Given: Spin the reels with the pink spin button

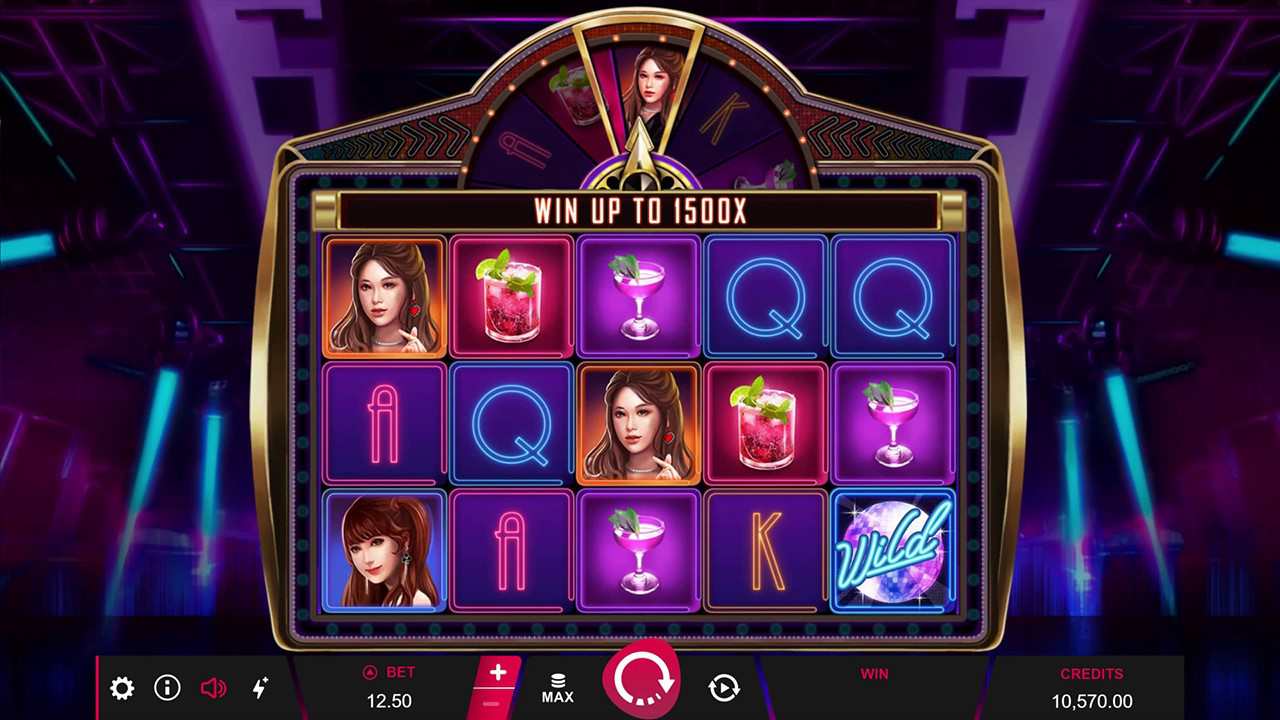Looking at the screenshot, I should [x=641, y=680].
